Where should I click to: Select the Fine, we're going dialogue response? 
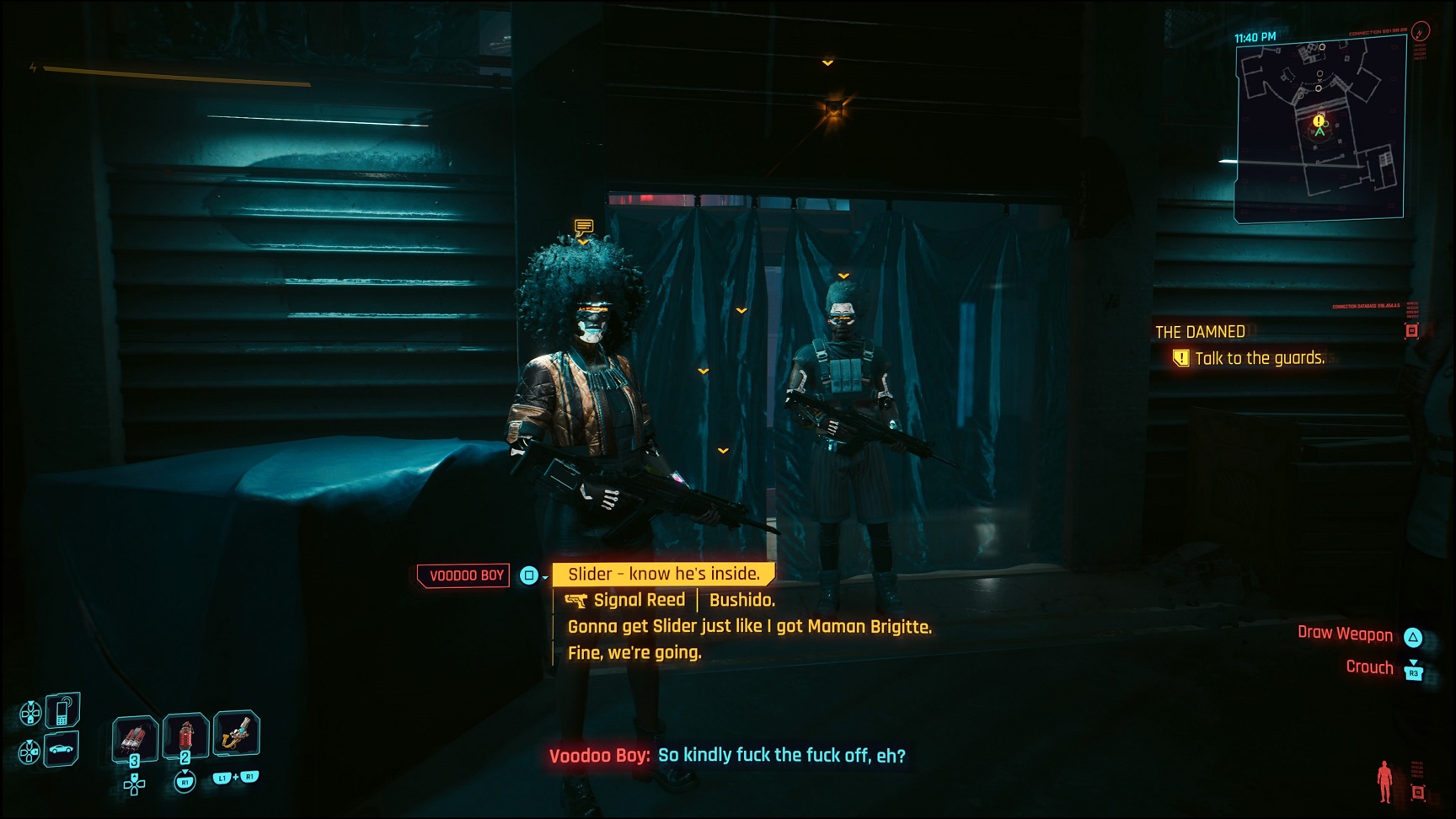[x=634, y=651]
